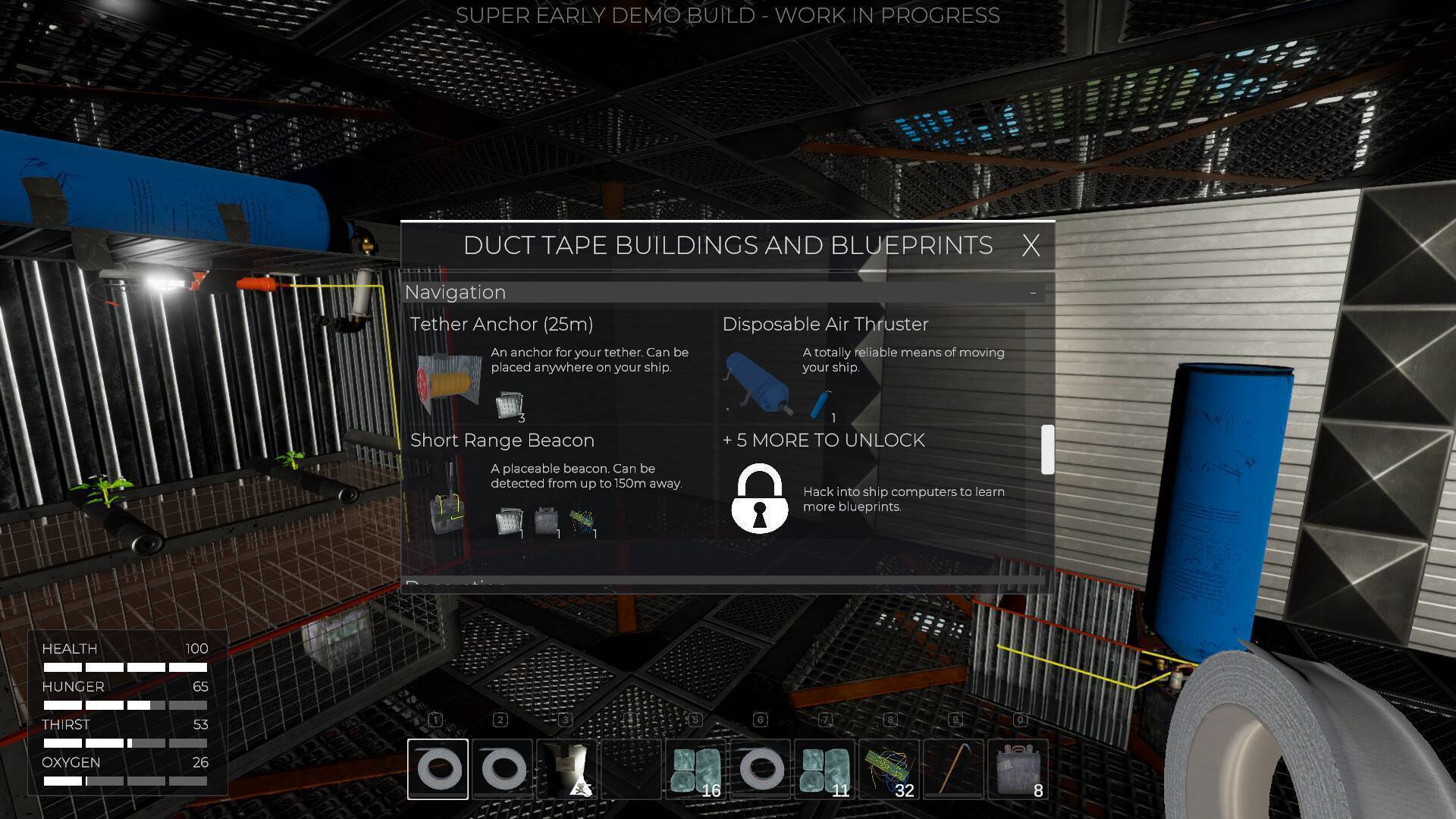1456x819 pixels.
Task: Click the padlock for locked blueprints
Action: coord(759,498)
